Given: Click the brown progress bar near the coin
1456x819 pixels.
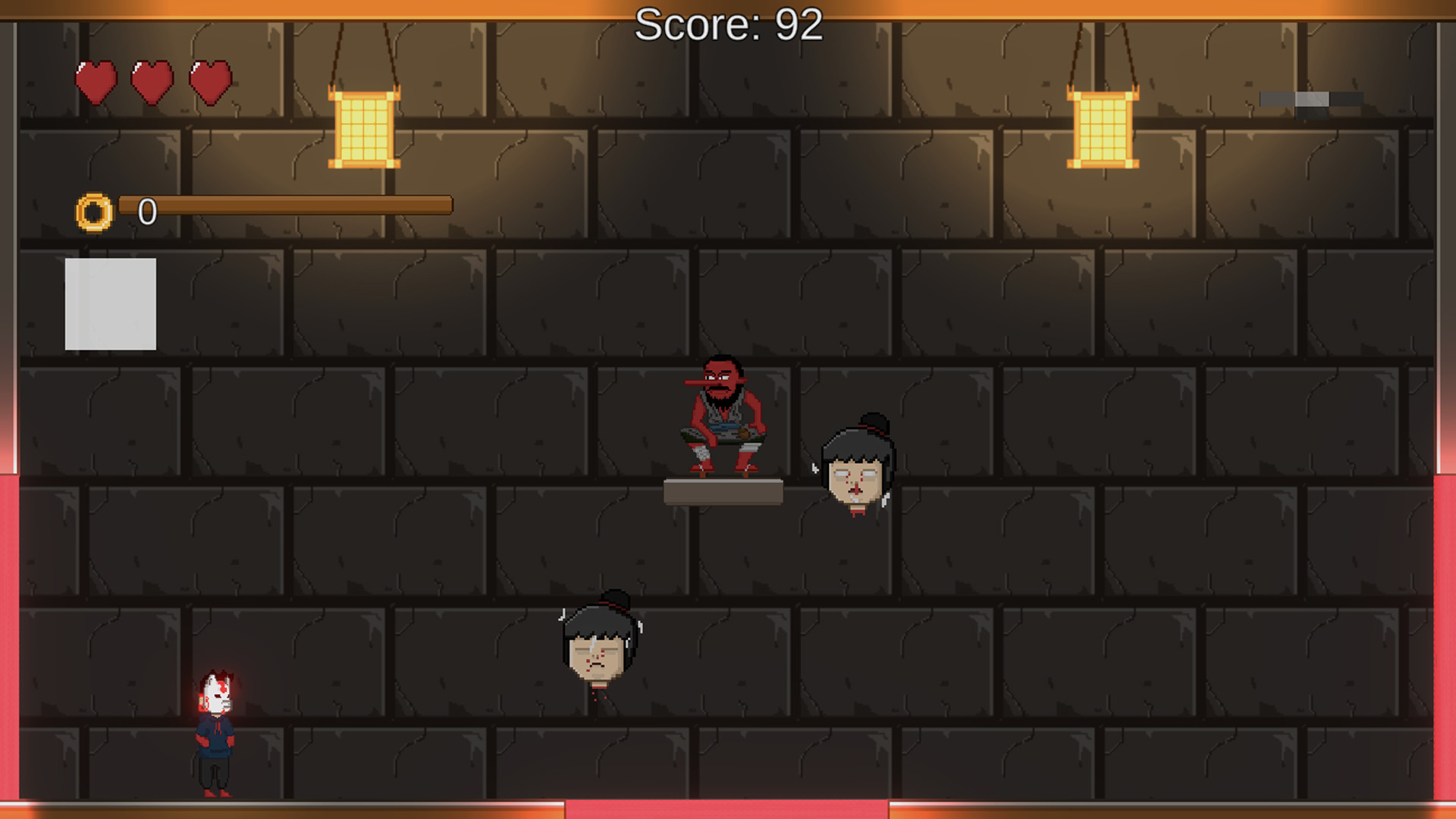Looking at the screenshot, I should point(288,205).
